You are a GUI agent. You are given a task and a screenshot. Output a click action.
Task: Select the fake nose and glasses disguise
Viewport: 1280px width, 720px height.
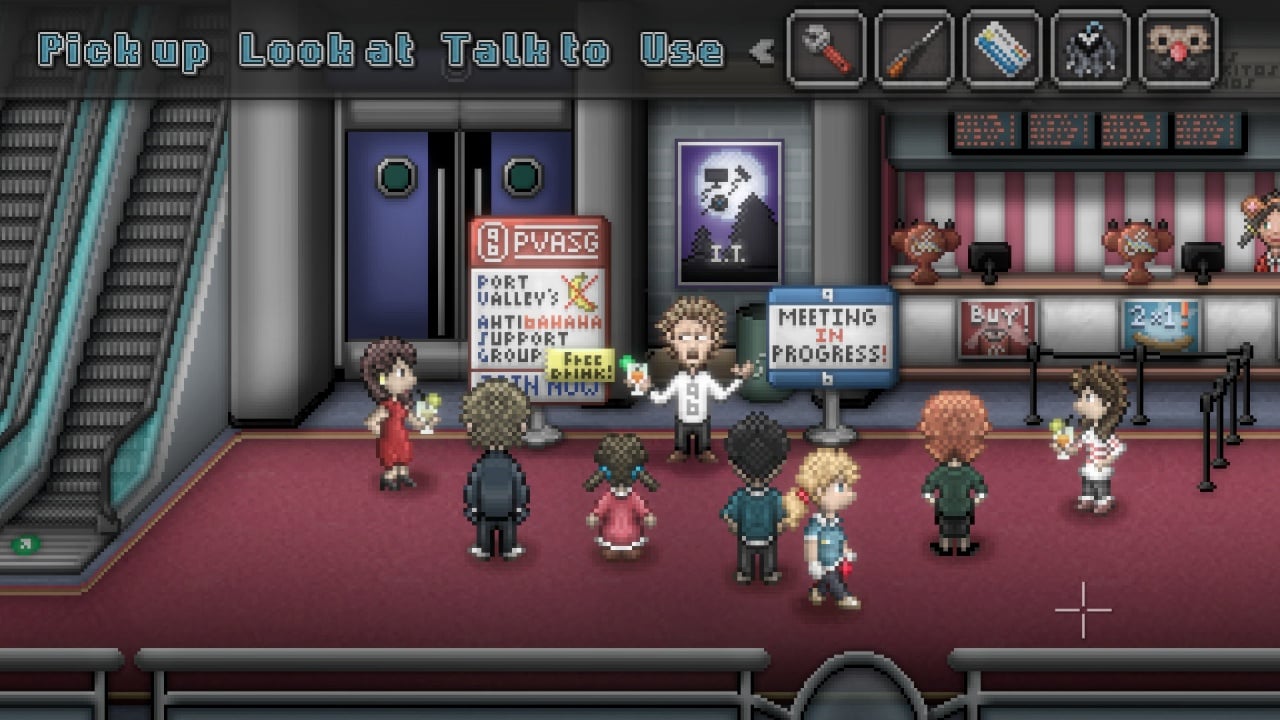pos(1178,49)
